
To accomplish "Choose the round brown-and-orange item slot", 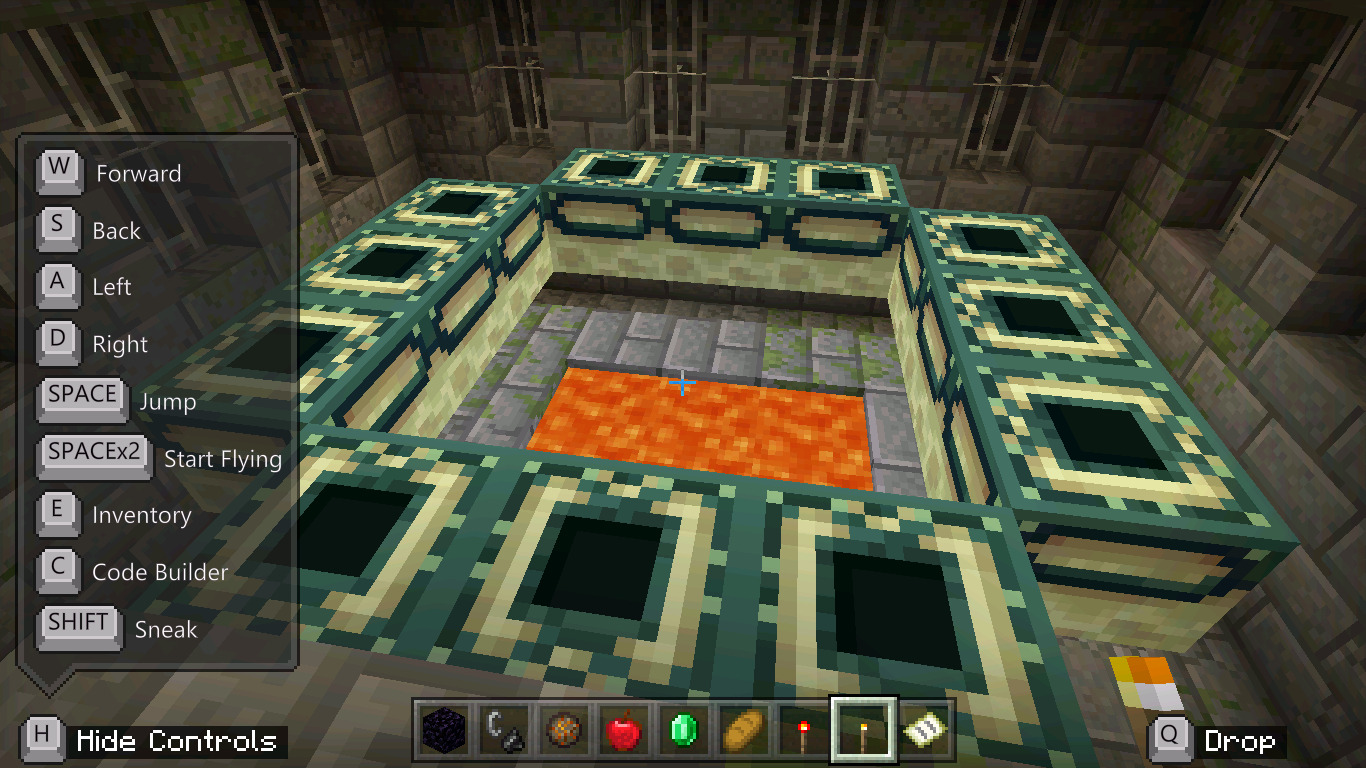I will point(561,731).
